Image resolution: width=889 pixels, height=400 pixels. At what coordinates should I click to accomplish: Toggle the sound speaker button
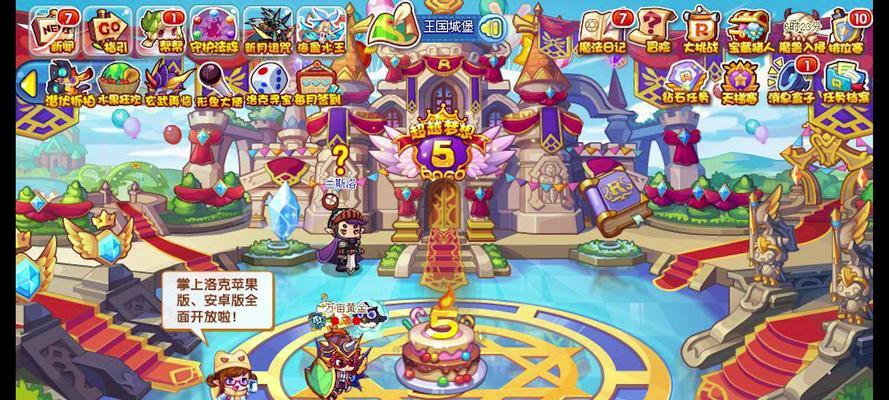(492, 27)
